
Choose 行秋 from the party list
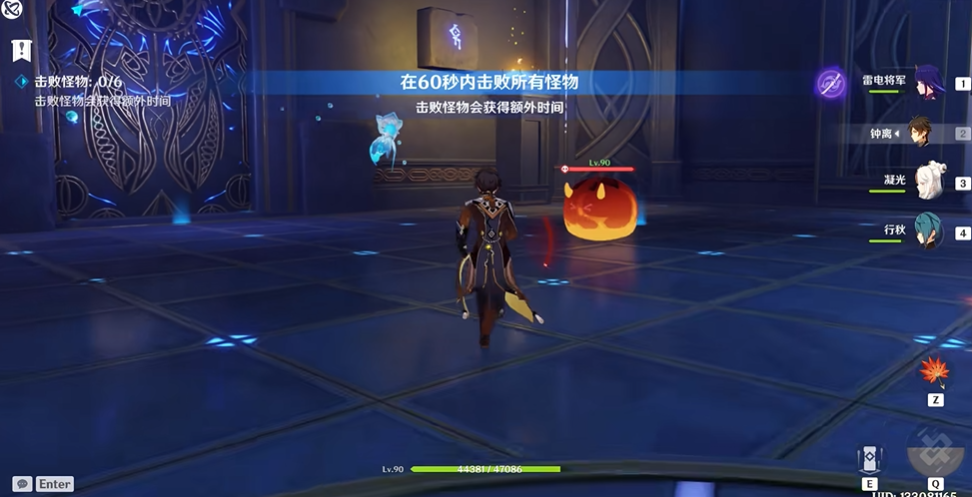coord(926,232)
